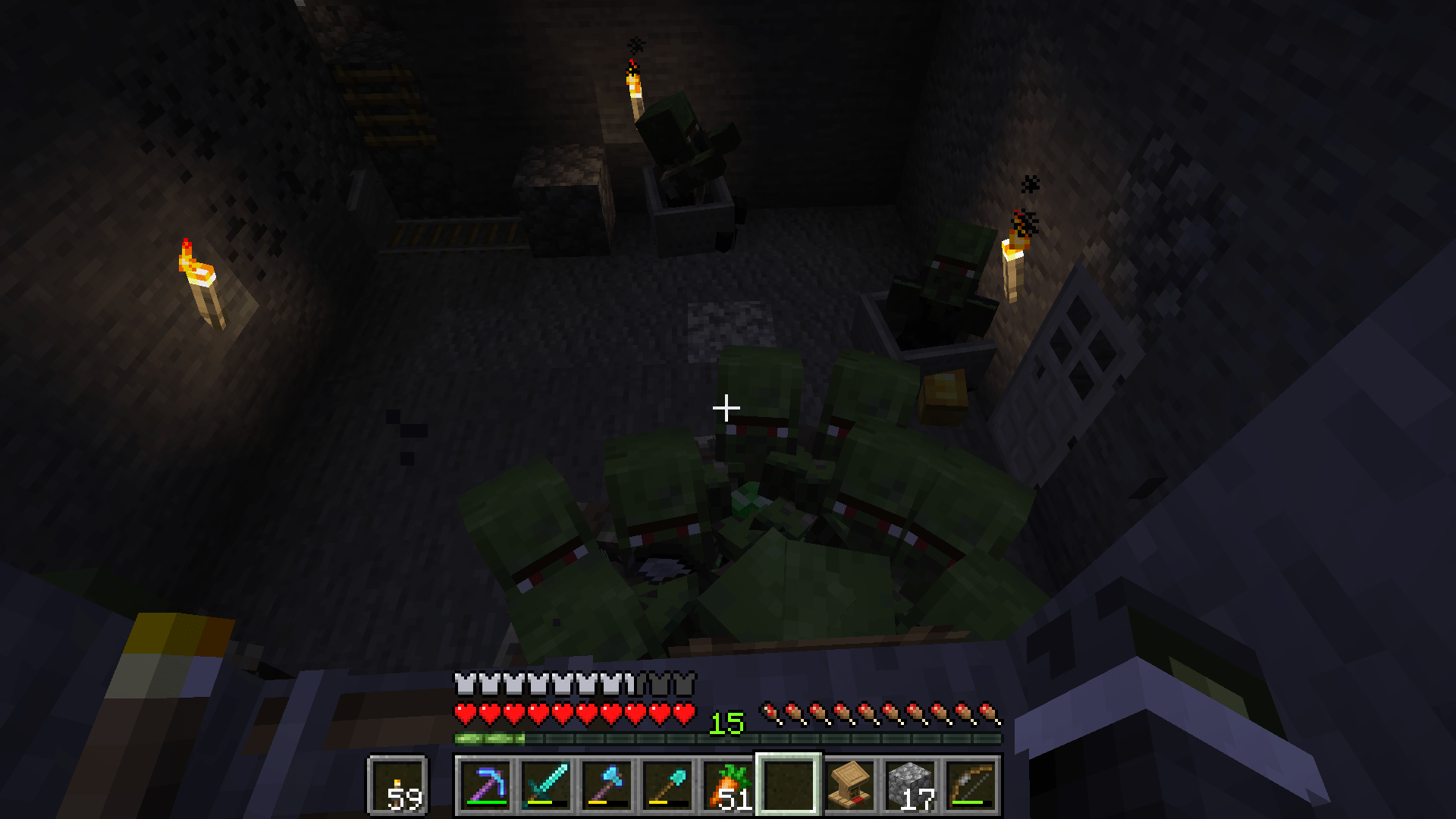Click the first drumstick in the hunger bar

coord(772,713)
